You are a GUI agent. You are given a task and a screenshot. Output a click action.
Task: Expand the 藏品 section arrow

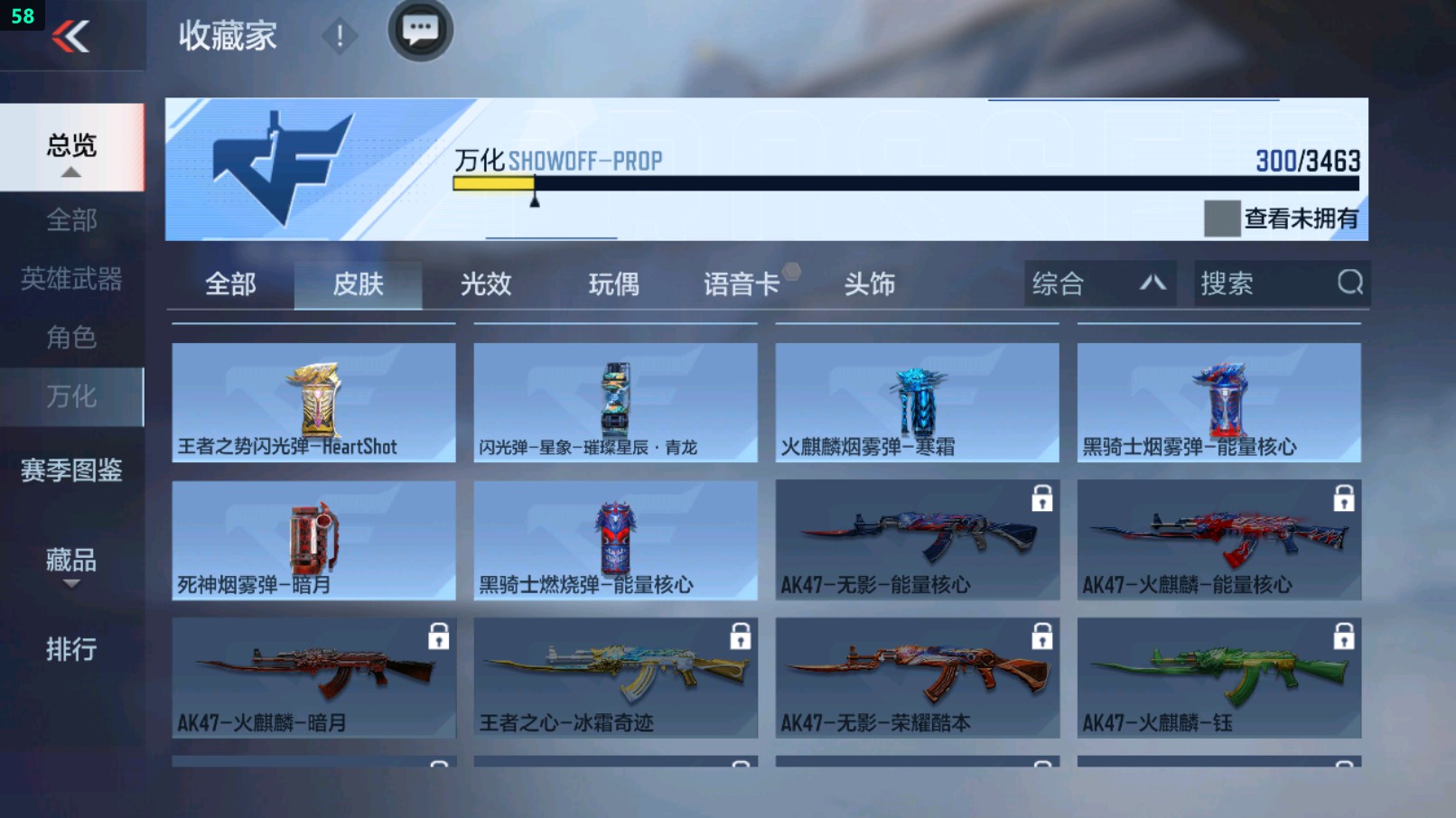tap(70, 585)
